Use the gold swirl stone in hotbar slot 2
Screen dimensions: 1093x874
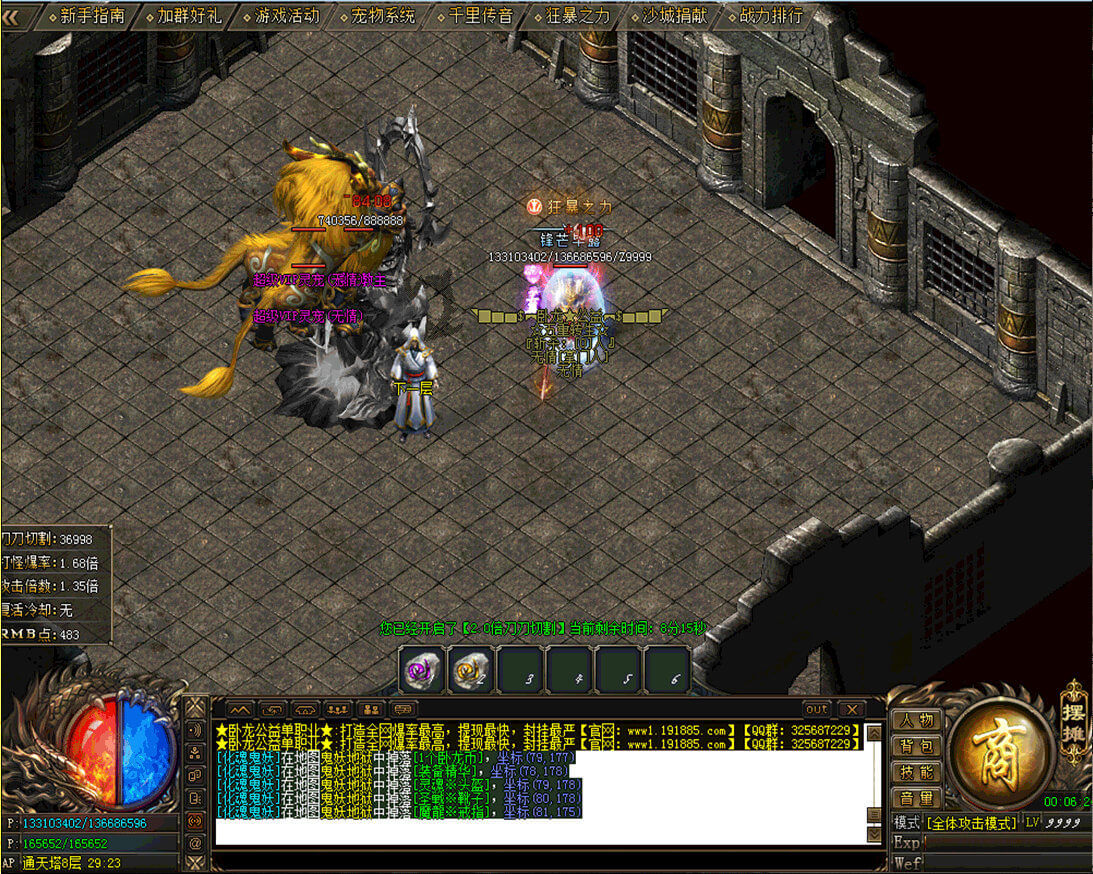pyautogui.click(x=471, y=670)
